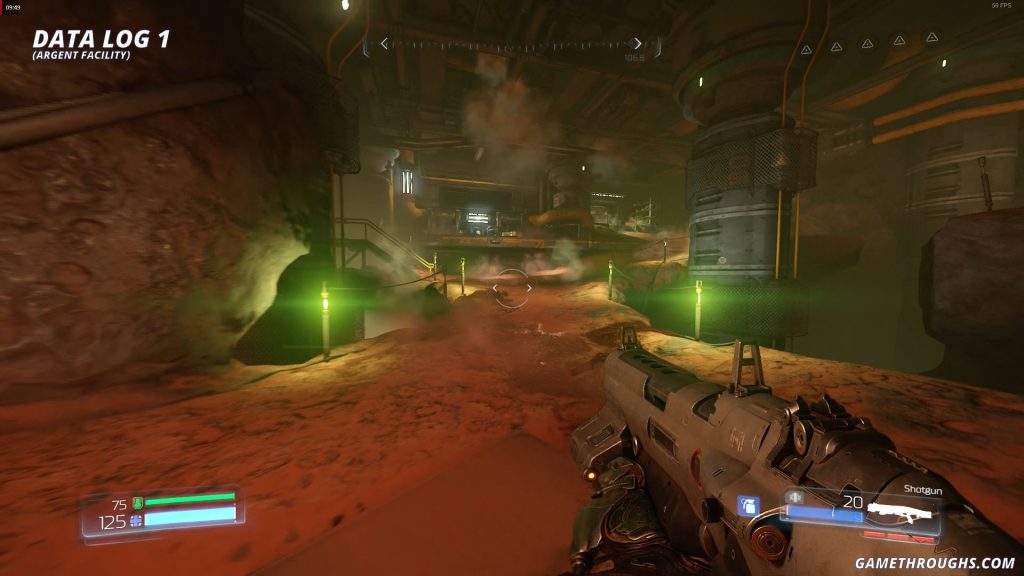This screenshot has width=1024, height=576.
Task: Click the compass's right arrow marker
Action: 637,44
